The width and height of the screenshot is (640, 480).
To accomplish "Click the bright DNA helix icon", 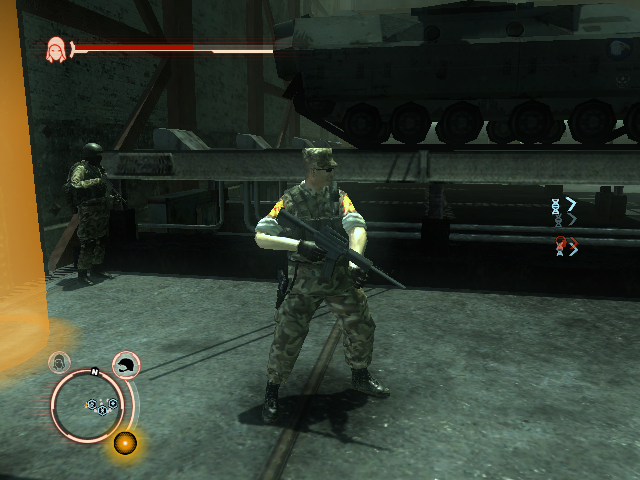I will tap(556, 205).
